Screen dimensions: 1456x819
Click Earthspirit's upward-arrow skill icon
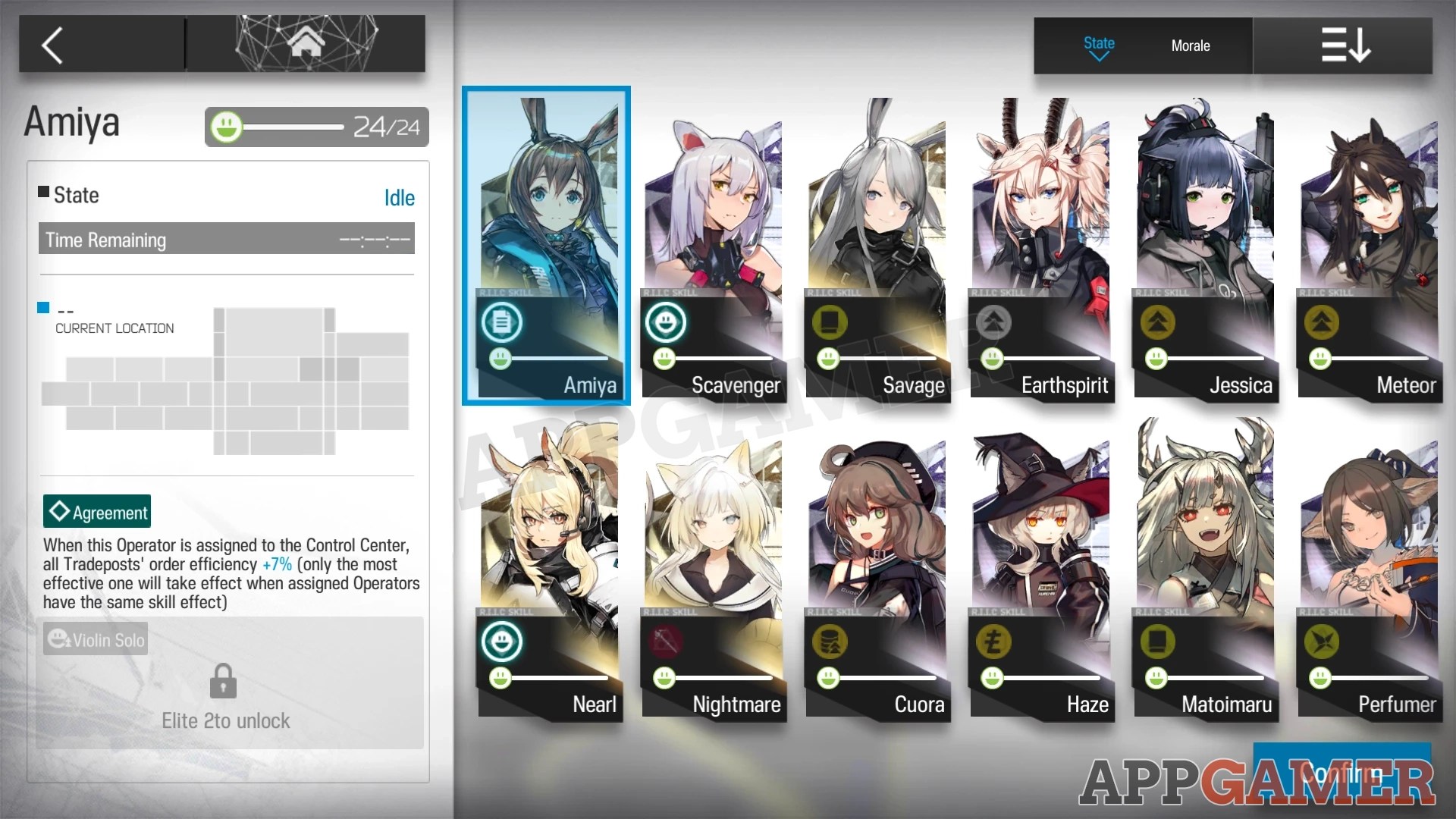click(993, 322)
